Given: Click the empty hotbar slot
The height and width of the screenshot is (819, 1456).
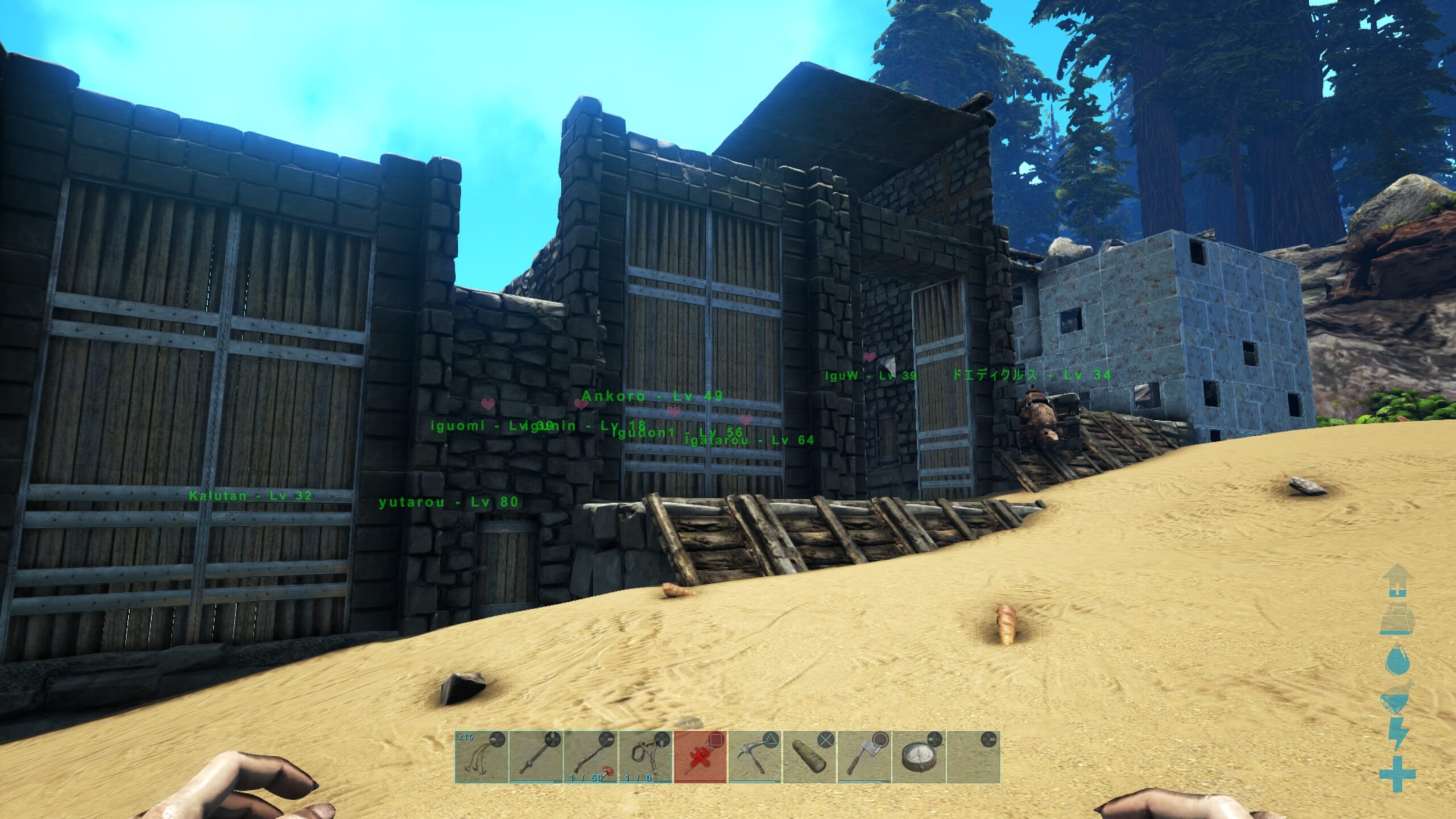Looking at the screenshot, I should 973,757.
